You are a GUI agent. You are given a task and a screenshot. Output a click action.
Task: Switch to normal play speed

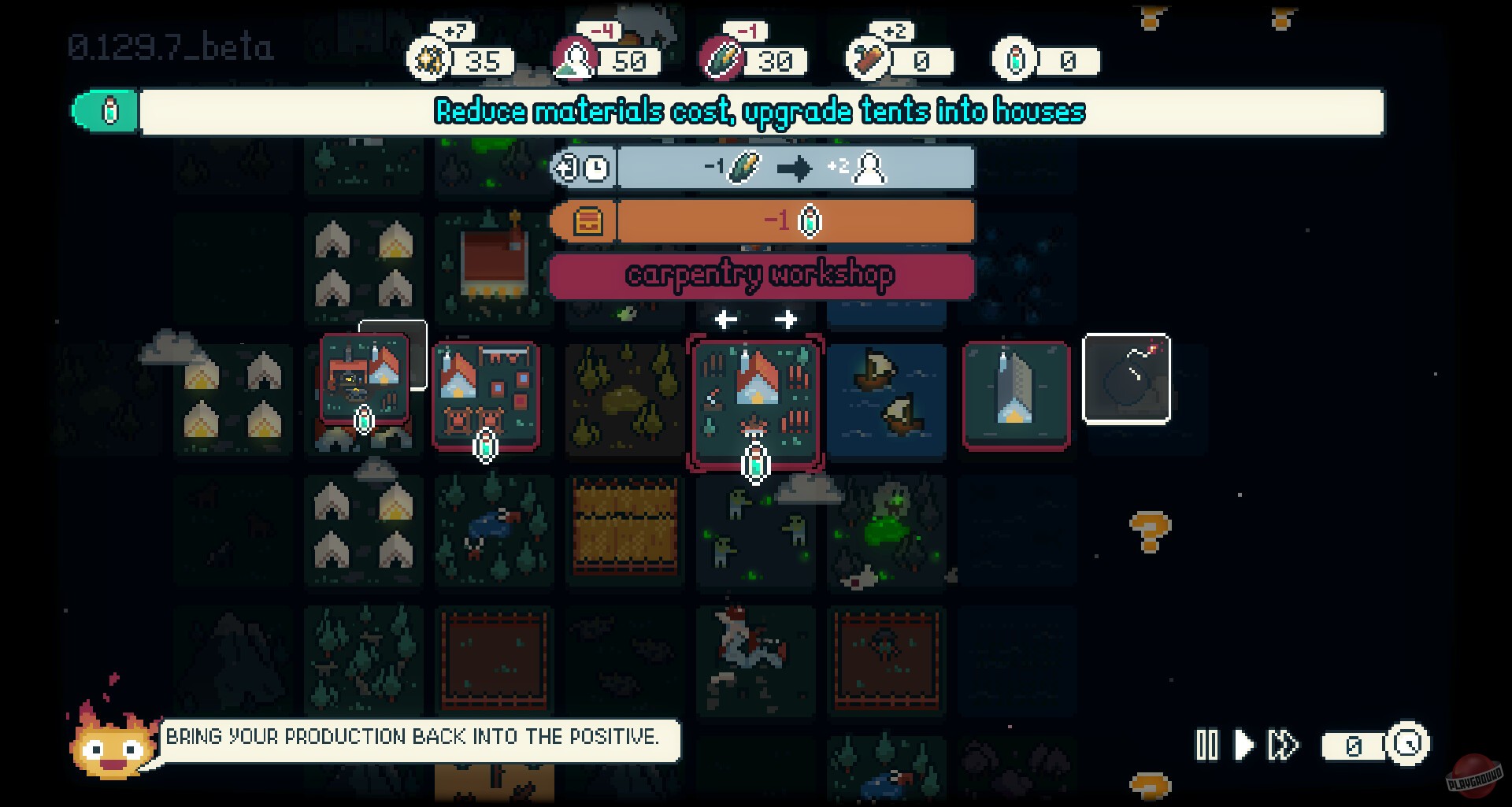pyautogui.click(x=1244, y=743)
